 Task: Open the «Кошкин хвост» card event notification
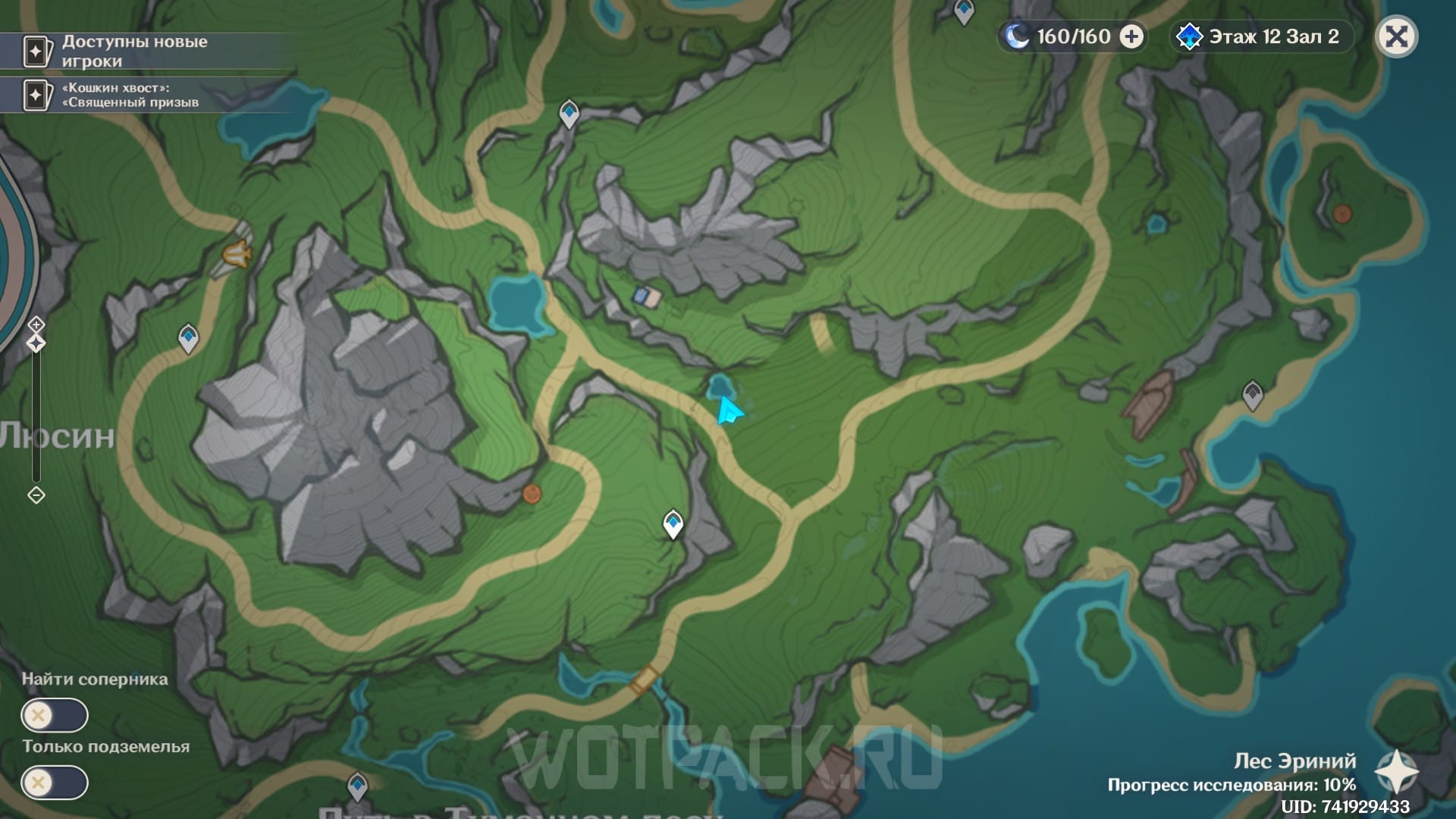129,95
